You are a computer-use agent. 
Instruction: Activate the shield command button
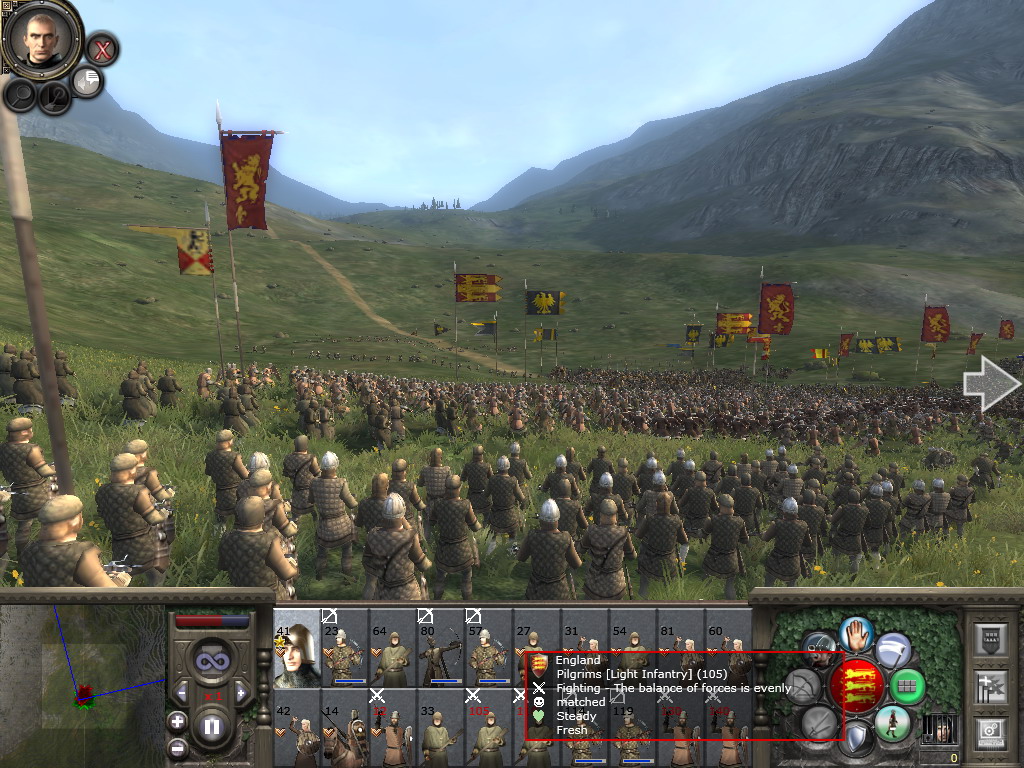(x=856, y=739)
